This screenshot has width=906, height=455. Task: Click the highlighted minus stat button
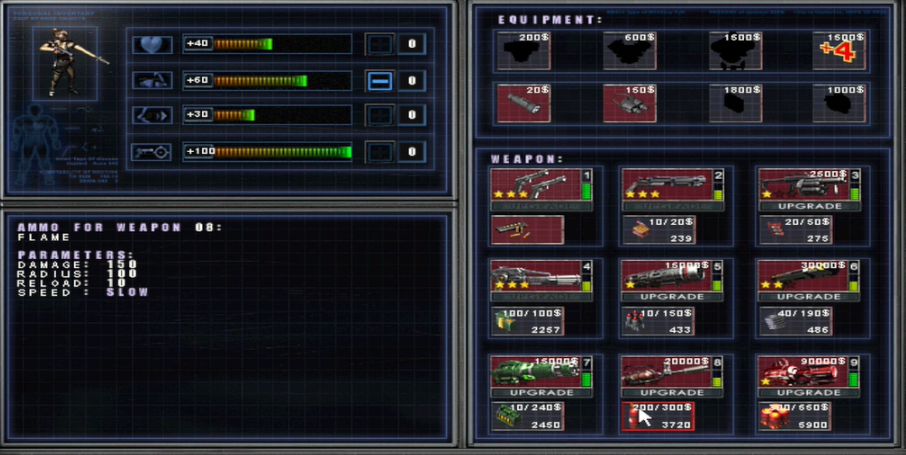[x=379, y=81]
